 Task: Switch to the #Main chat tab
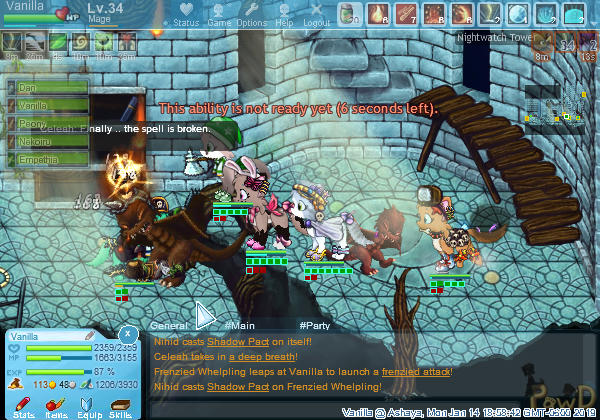[x=240, y=326]
